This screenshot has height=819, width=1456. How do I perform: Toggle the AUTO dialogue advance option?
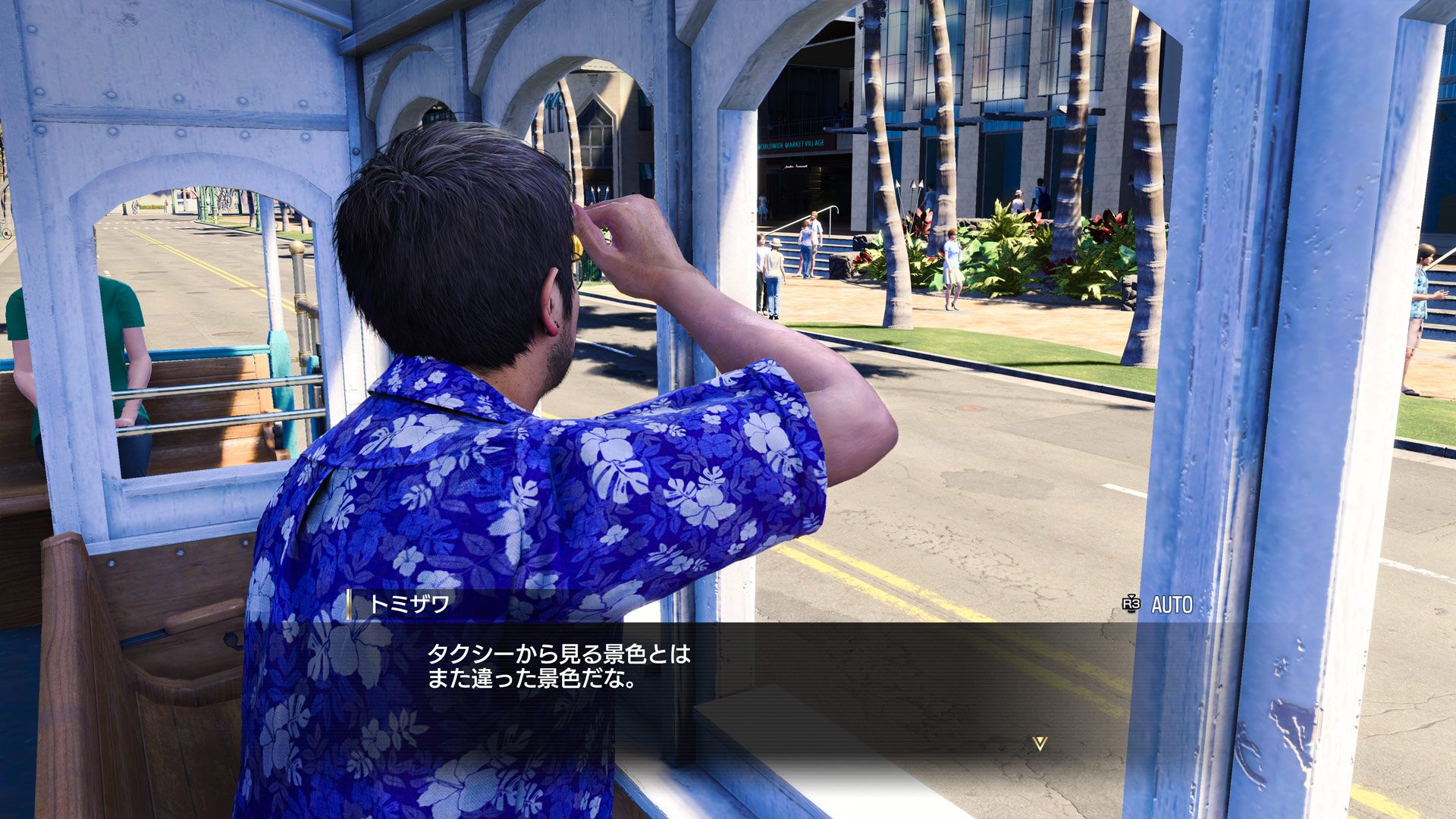click(x=1158, y=604)
